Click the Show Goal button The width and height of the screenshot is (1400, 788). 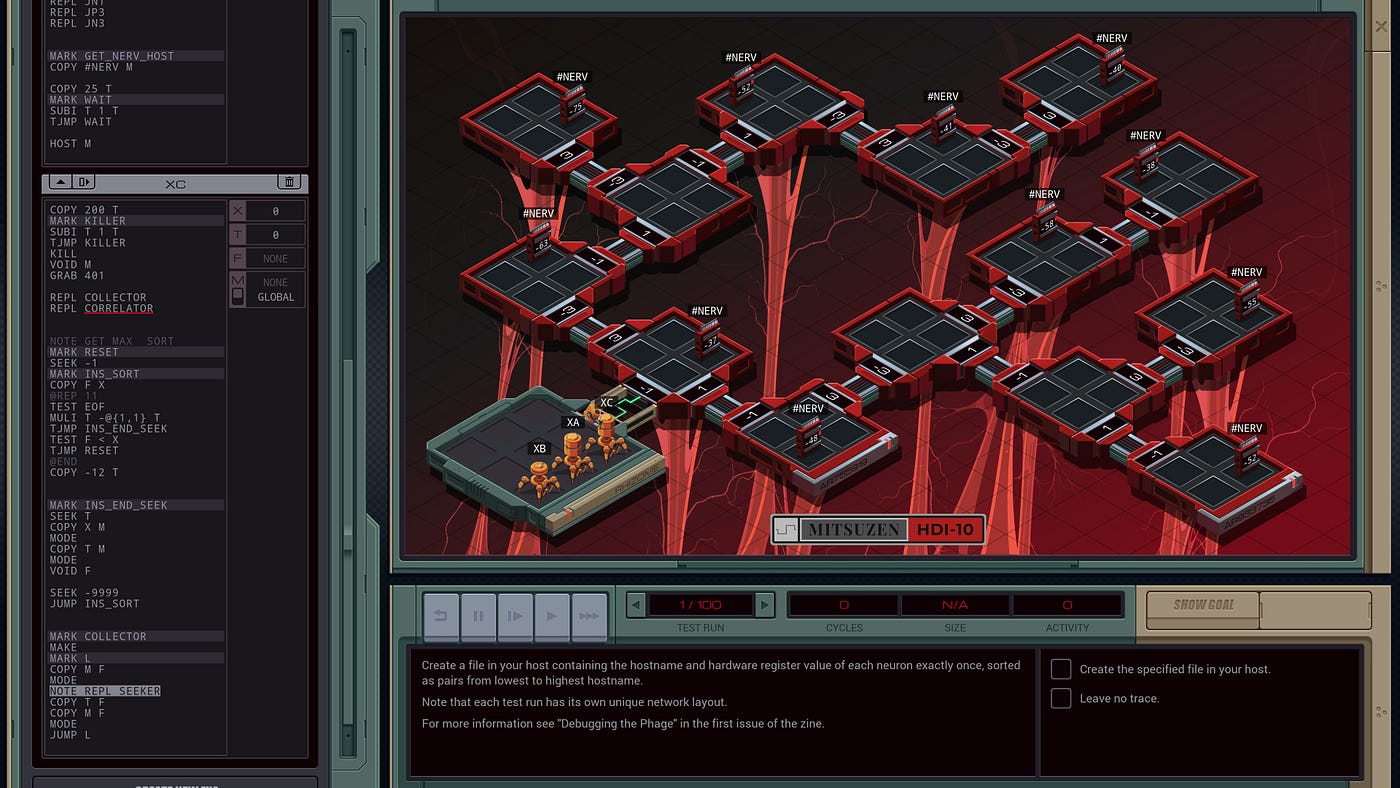pyautogui.click(x=1204, y=605)
